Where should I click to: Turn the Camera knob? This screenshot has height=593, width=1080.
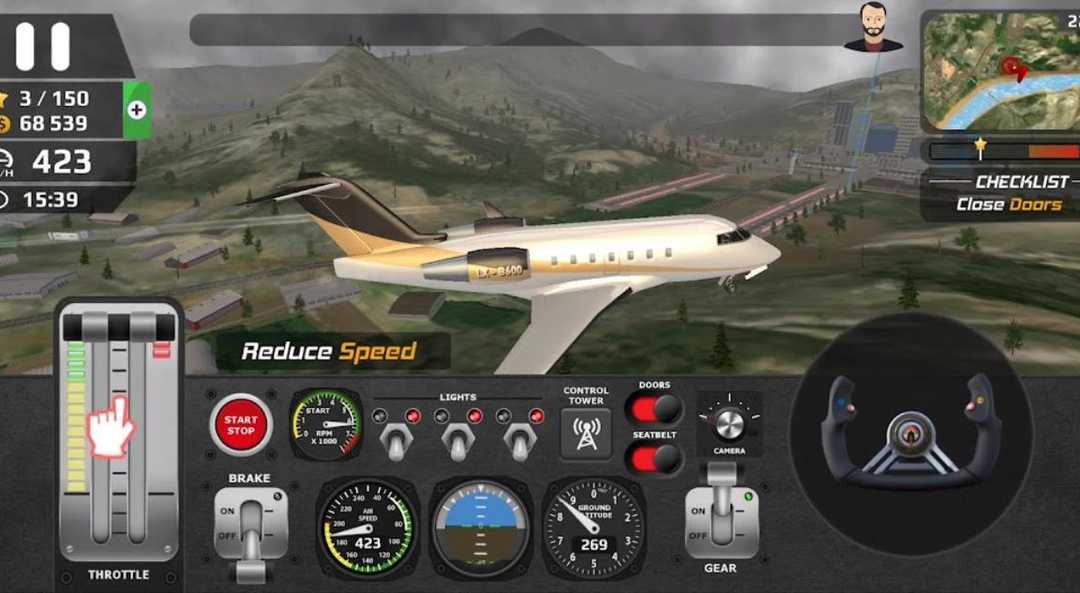tap(729, 423)
